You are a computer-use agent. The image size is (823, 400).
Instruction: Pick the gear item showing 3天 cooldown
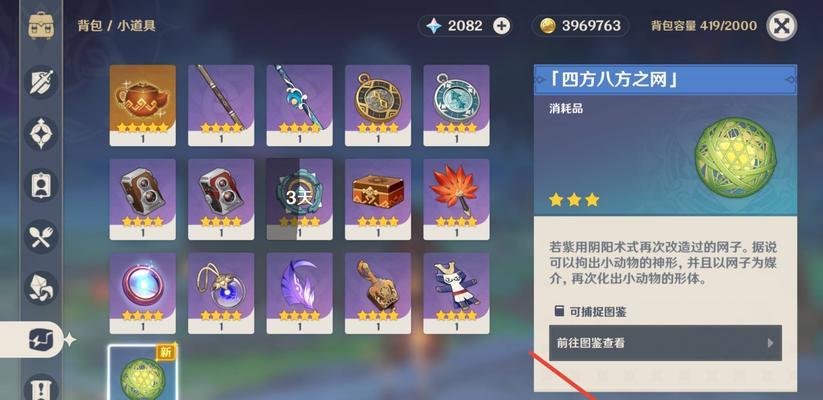(299, 195)
